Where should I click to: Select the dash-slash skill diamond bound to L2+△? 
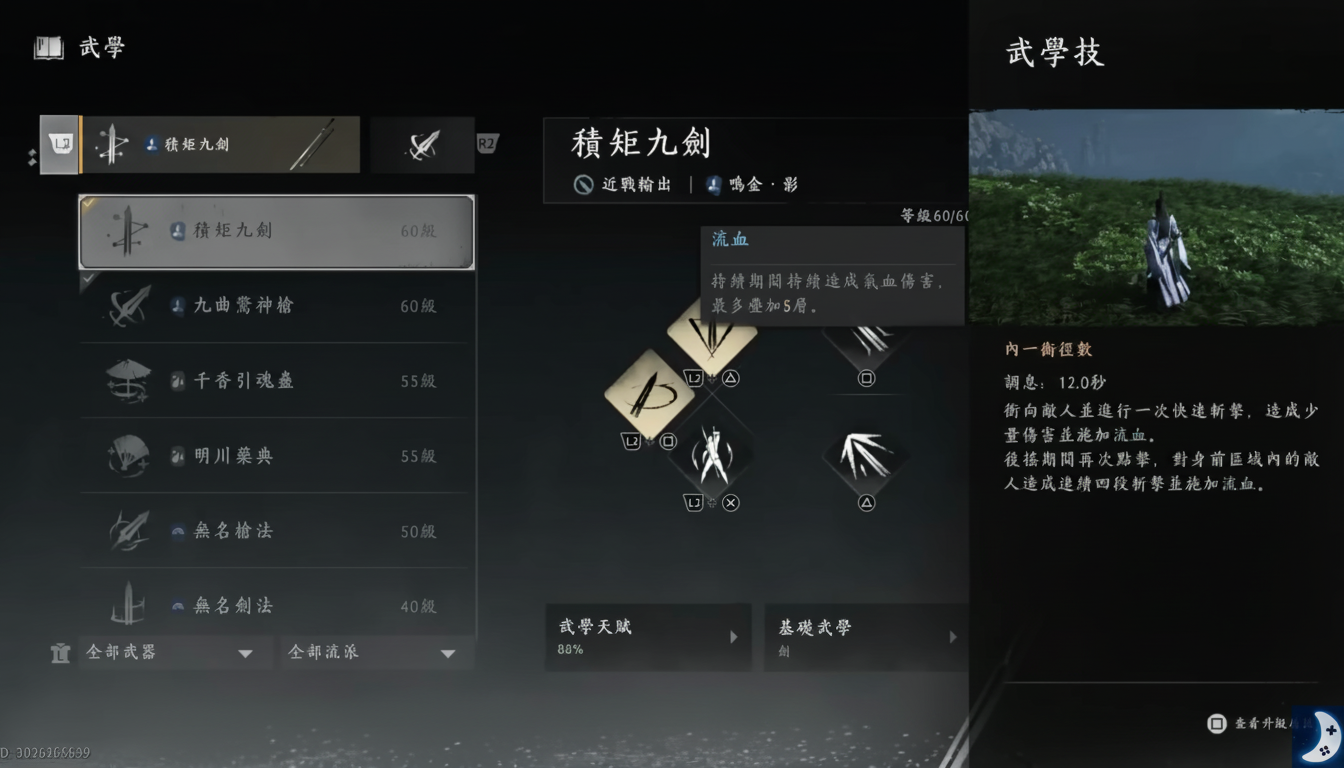(714, 337)
